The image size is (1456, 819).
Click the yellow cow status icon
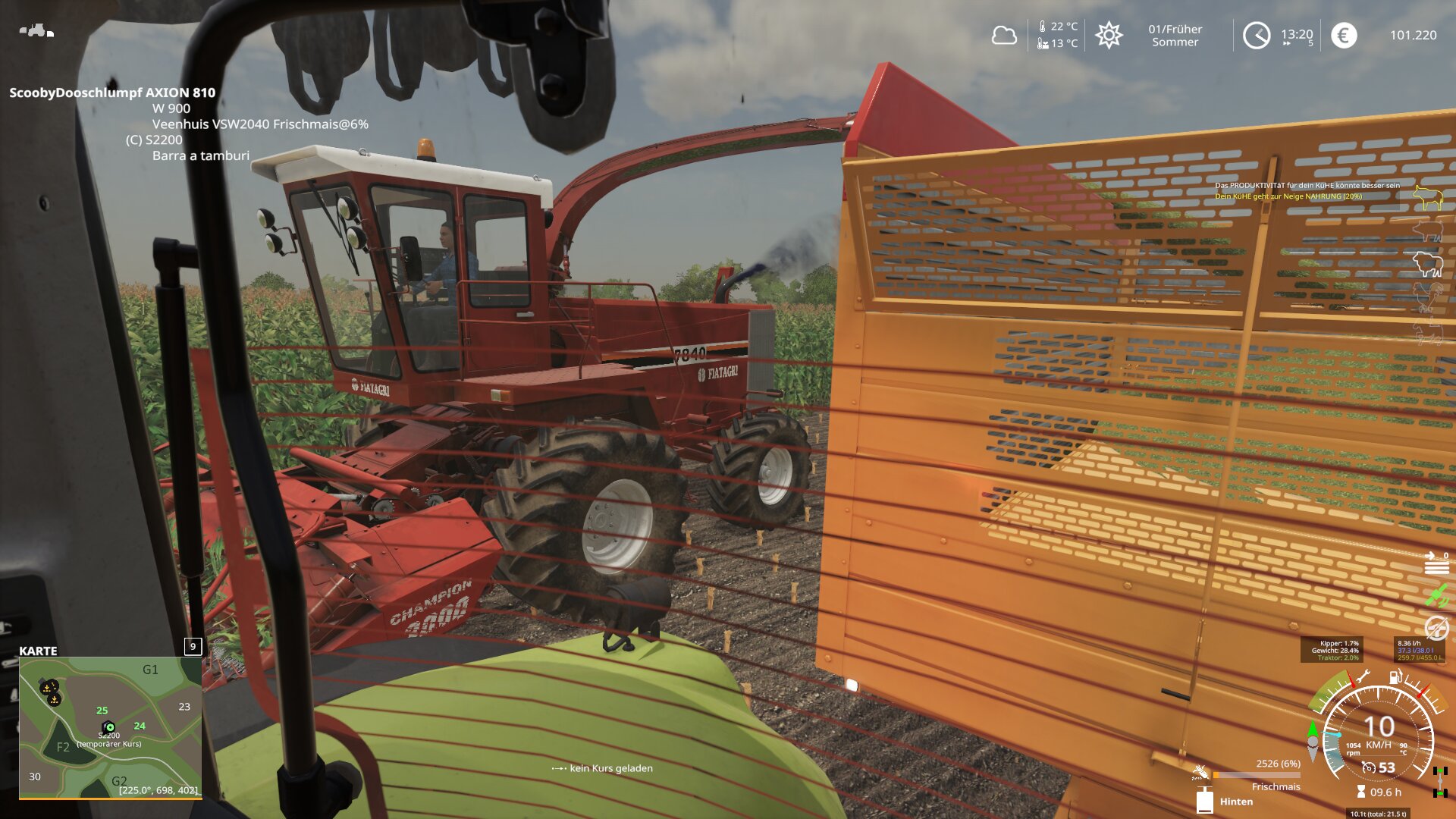pos(1427,198)
